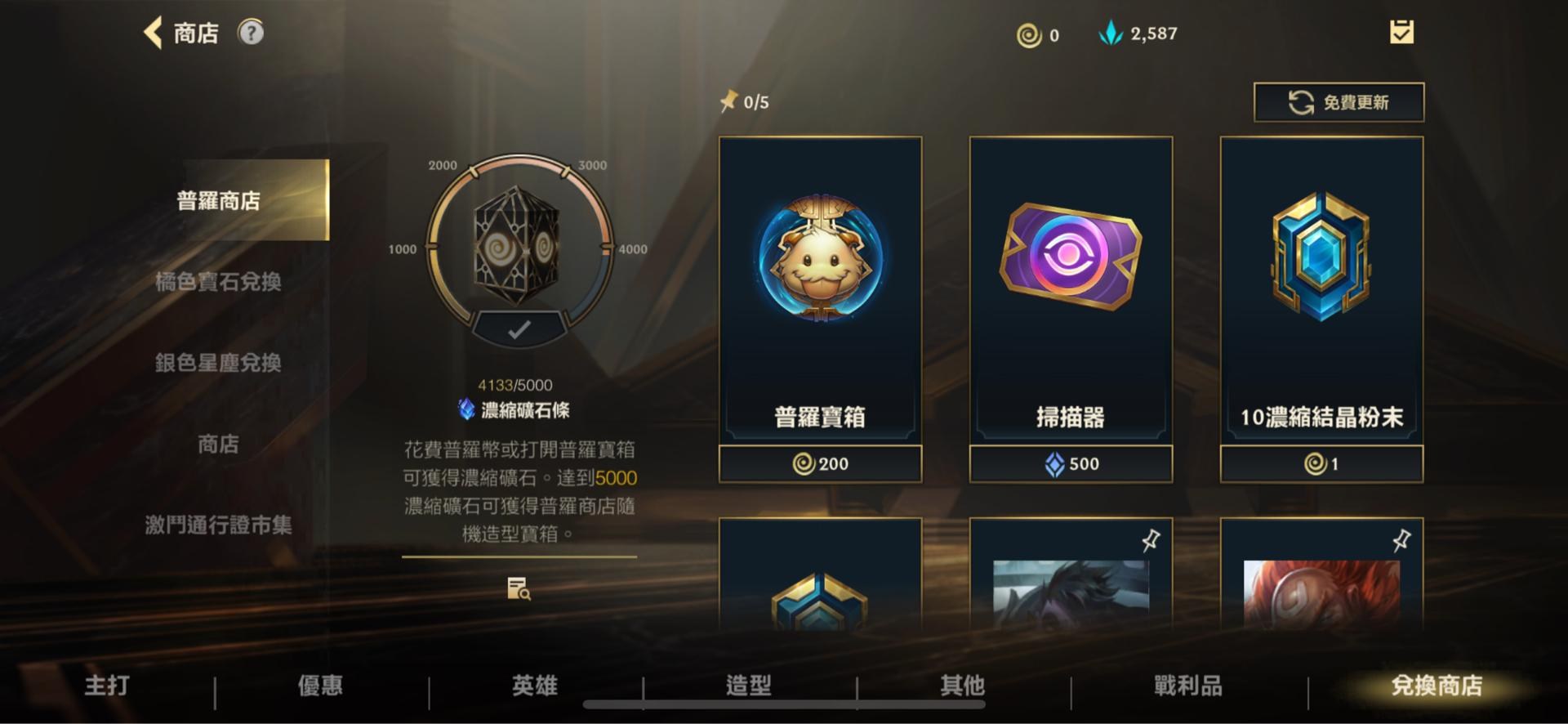Open the help question mark icon
The width and height of the screenshot is (1568, 724).
coord(253,33)
